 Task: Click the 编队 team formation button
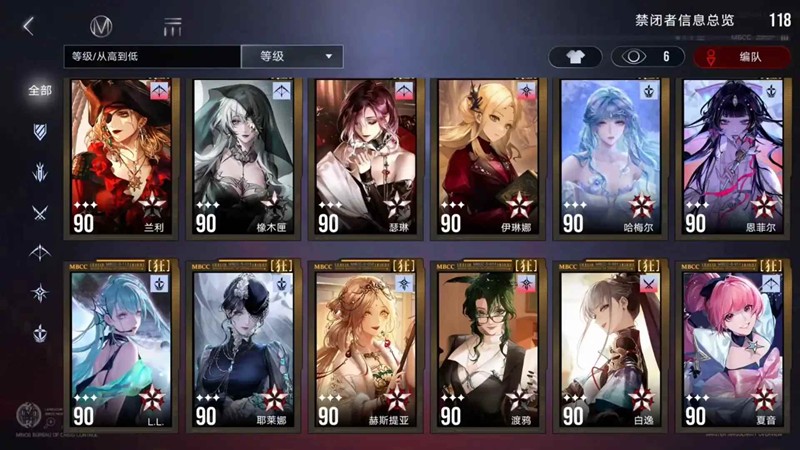coord(741,57)
